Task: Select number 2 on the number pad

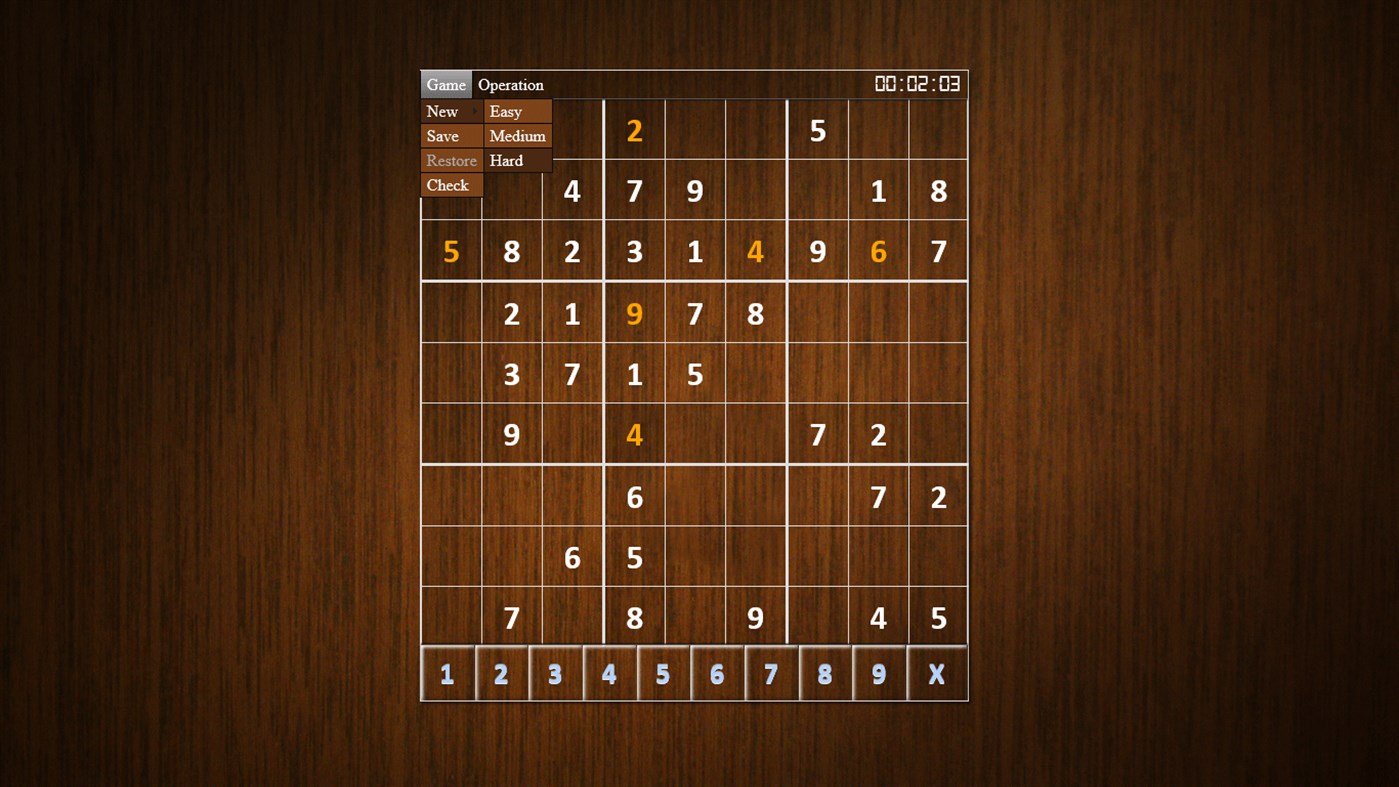Action: pyautogui.click(x=501, y=673)
